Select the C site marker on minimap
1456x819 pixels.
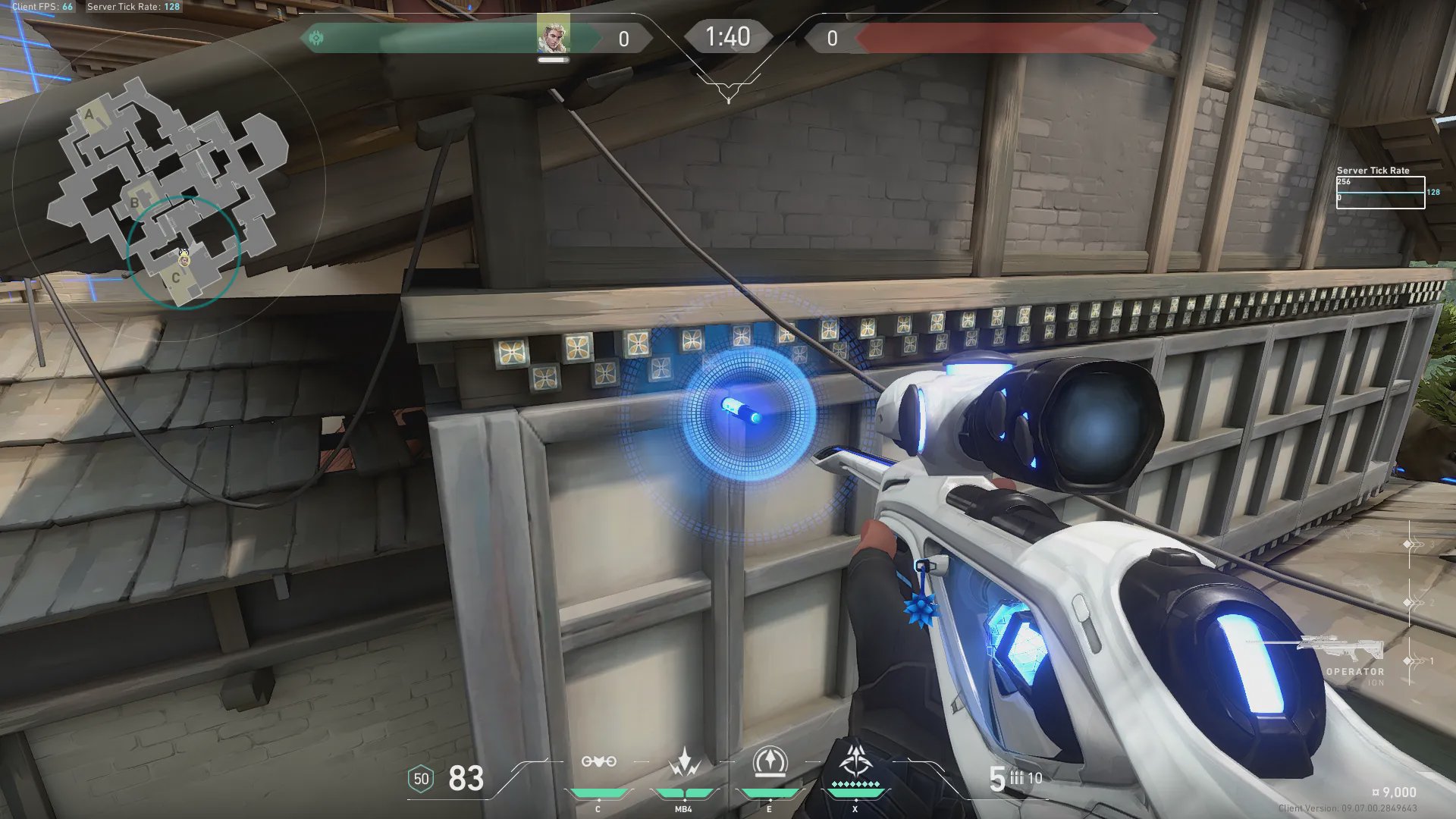coord(176,278)
